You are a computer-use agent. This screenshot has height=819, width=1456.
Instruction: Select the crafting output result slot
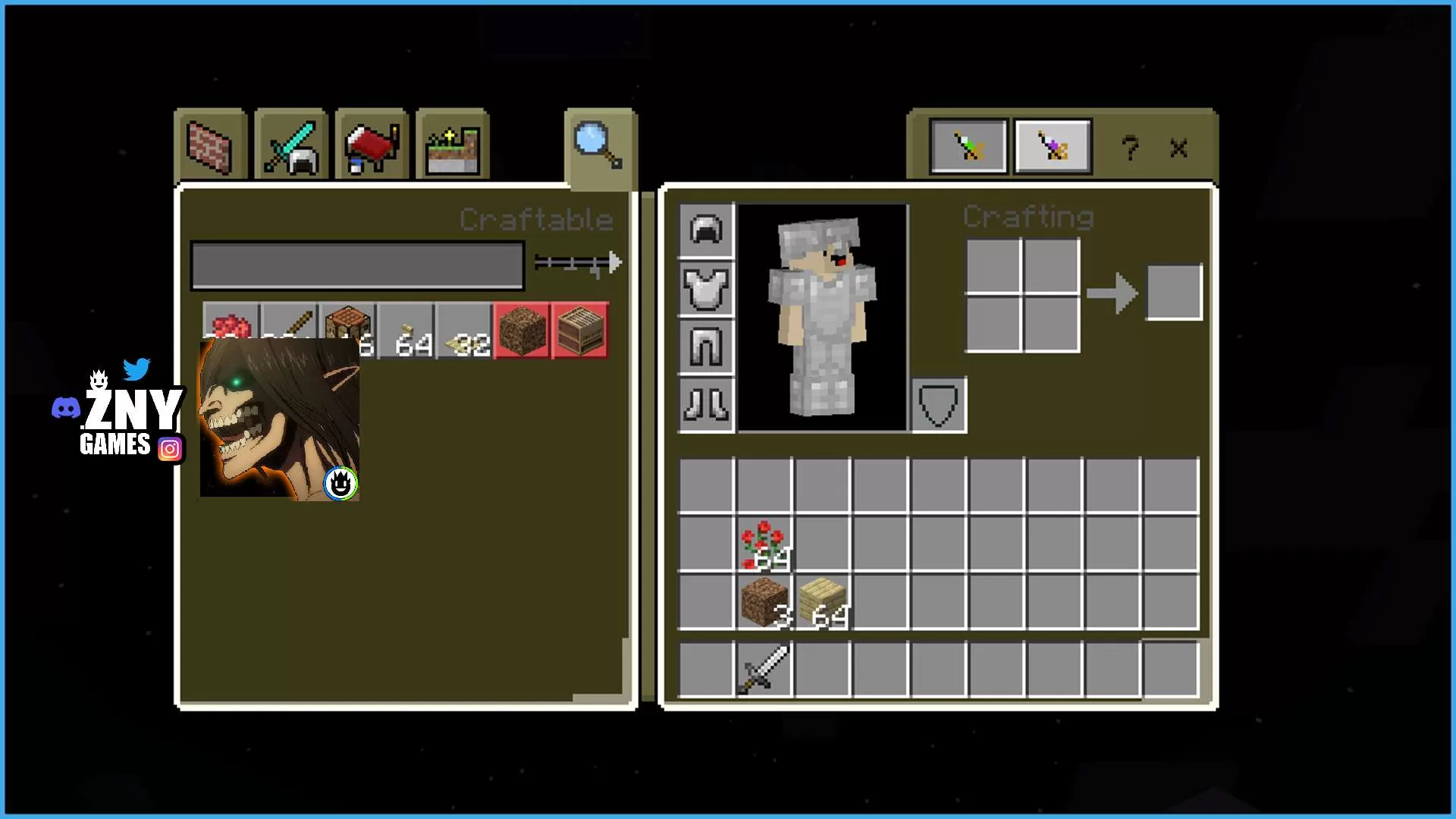pos(1175,290)
